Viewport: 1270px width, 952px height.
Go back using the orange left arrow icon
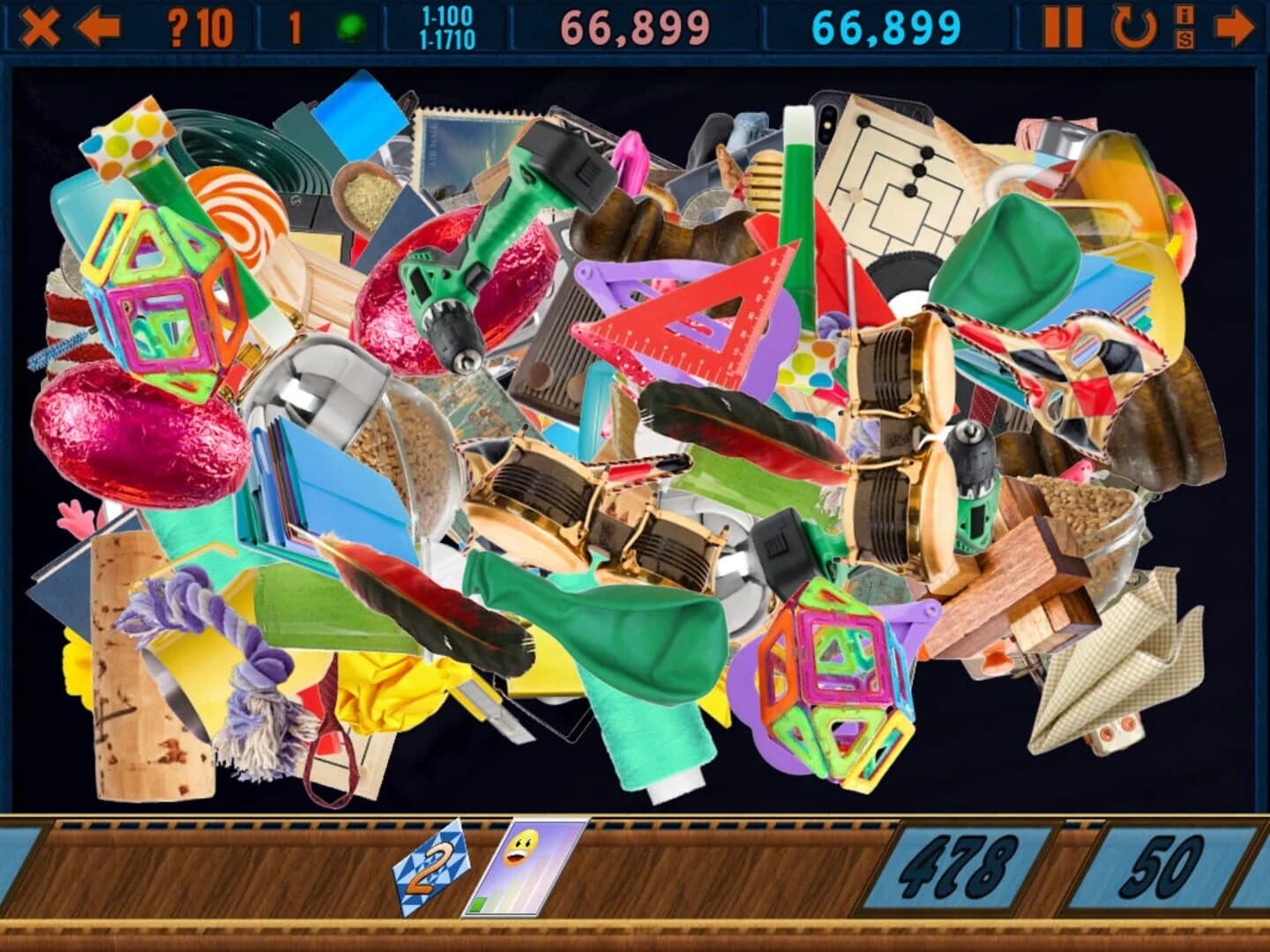[x=100, y=25]
